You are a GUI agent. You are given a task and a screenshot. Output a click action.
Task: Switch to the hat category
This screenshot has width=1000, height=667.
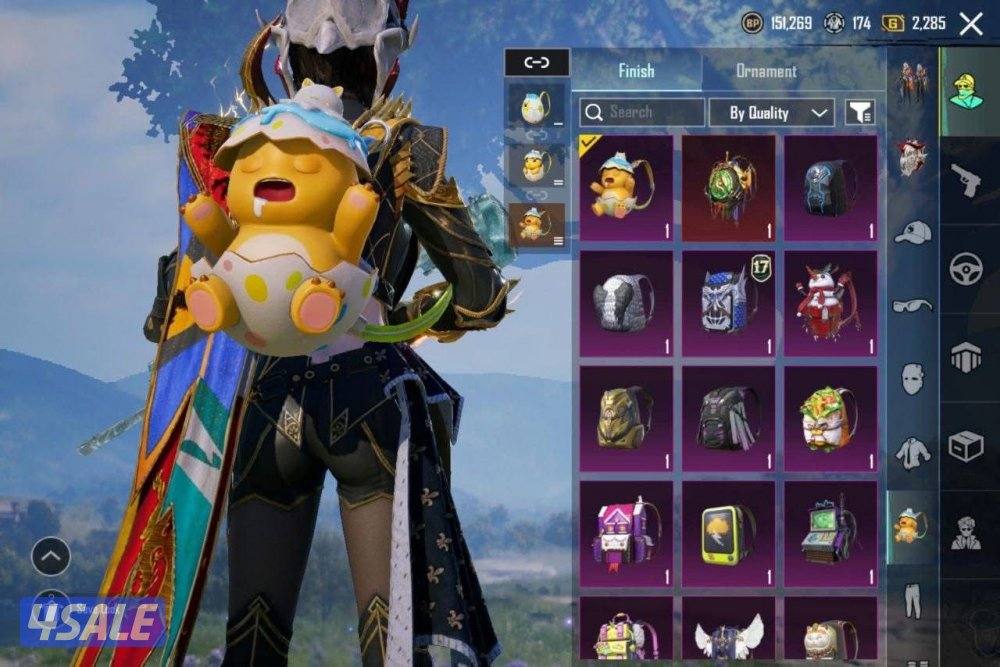[912, 232]
